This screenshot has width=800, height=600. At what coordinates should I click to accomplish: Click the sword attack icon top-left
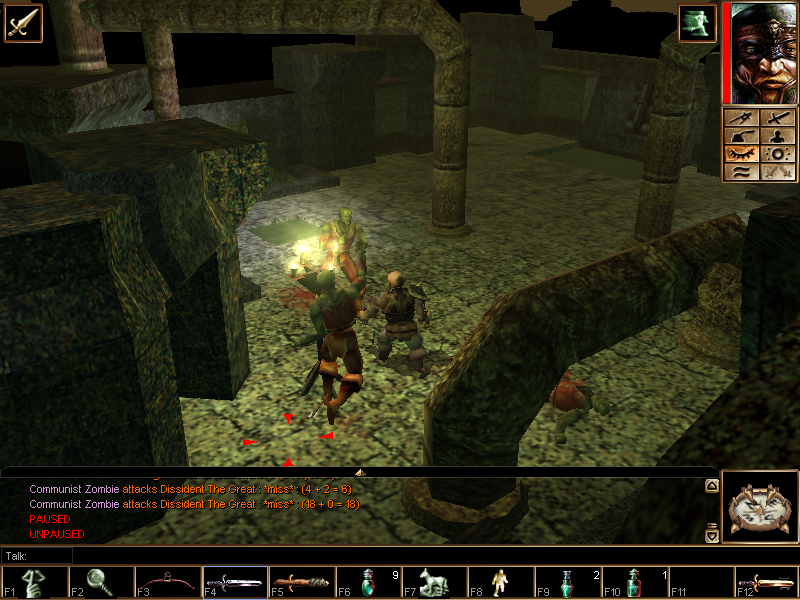[22, 22]
